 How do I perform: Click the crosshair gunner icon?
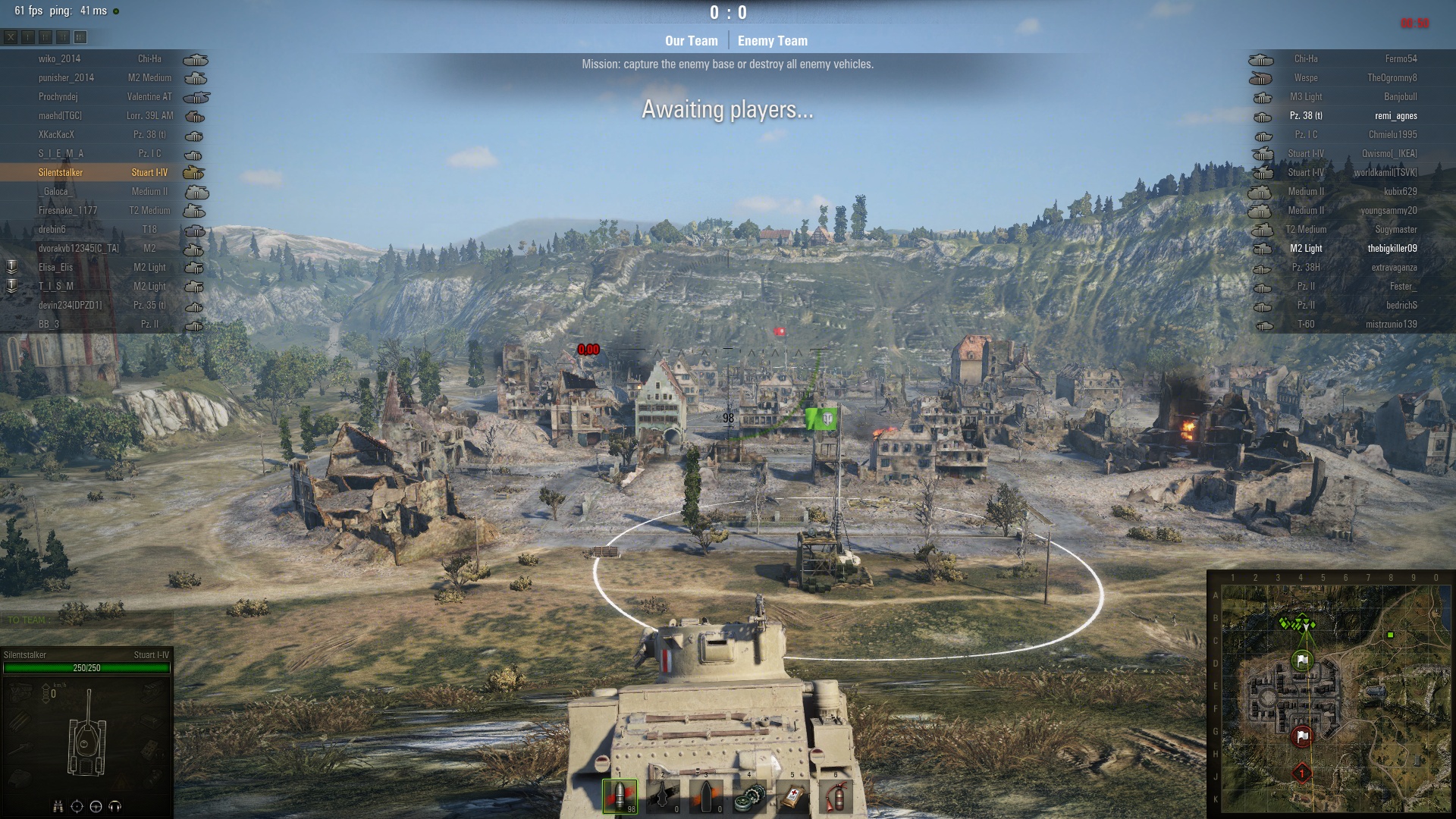[x=77, y=806]
